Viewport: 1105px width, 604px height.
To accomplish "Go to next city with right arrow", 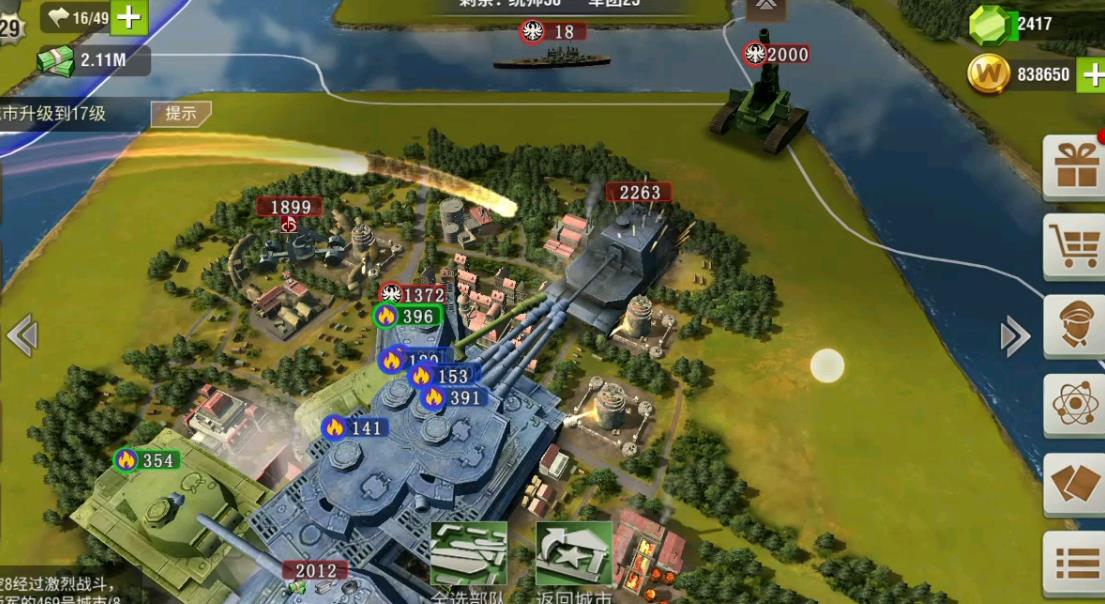I will [x=1014, y=336].
